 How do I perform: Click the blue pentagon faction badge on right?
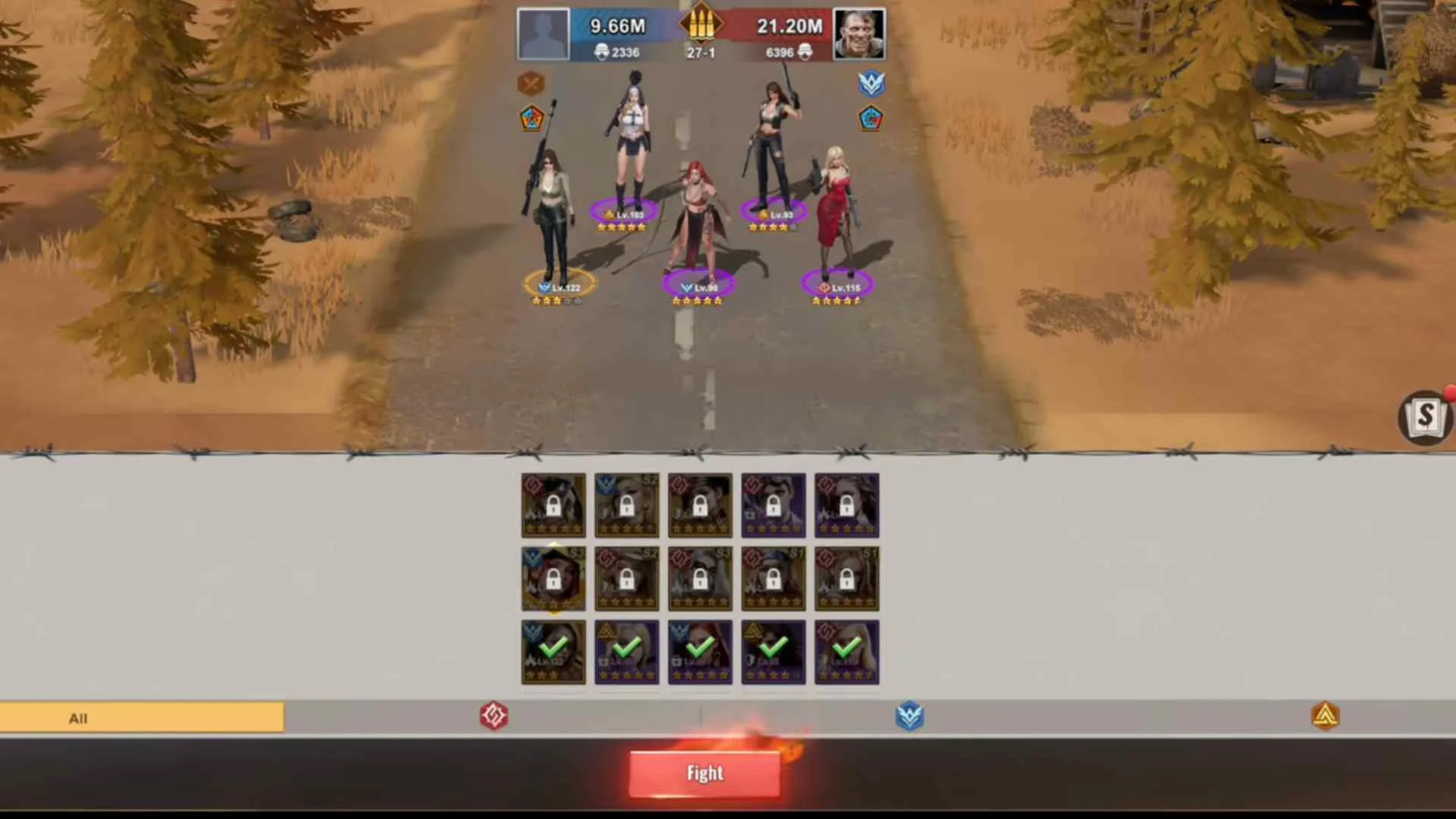(871, 119)
